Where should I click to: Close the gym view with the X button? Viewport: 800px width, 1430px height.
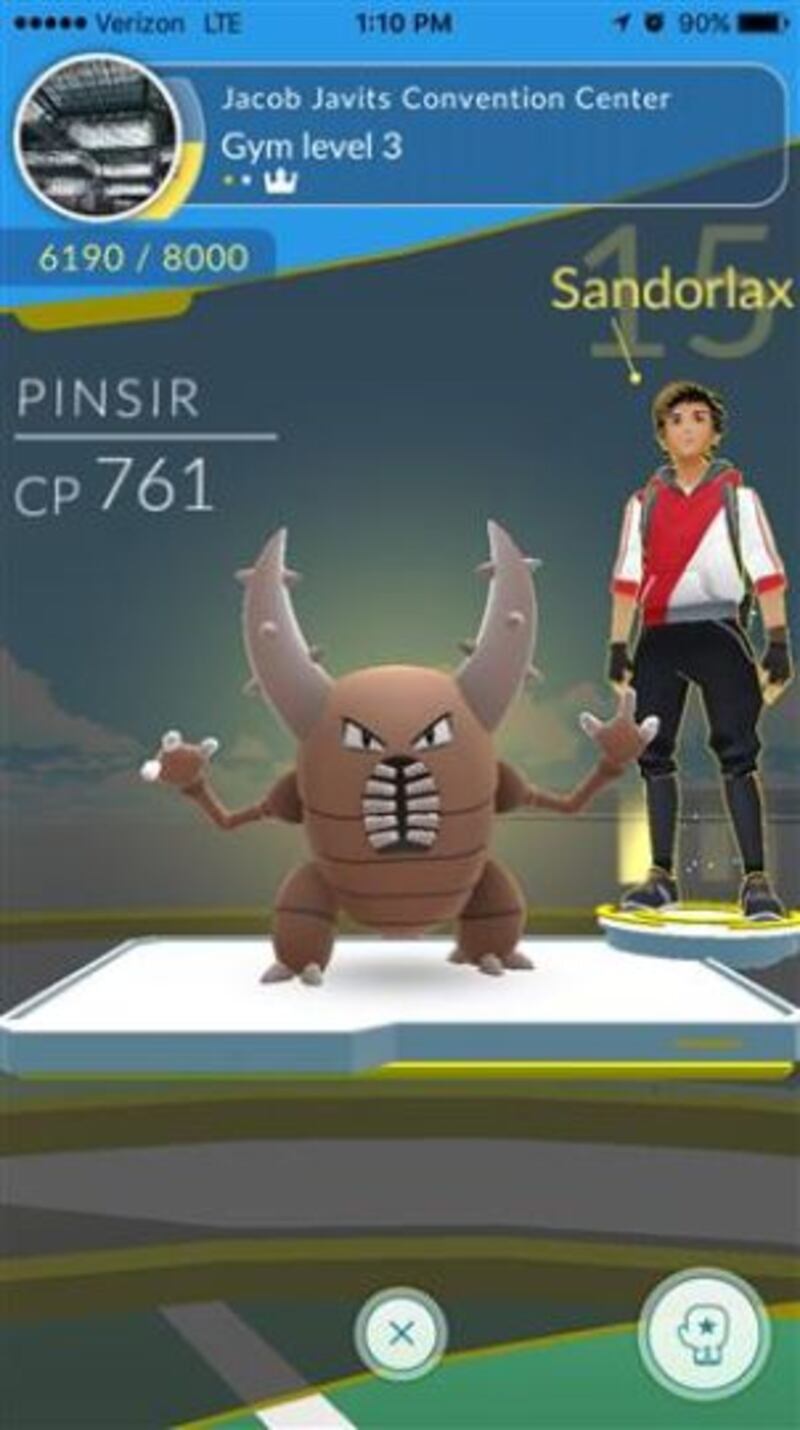pyautogui.click(x=401, y=1333)
